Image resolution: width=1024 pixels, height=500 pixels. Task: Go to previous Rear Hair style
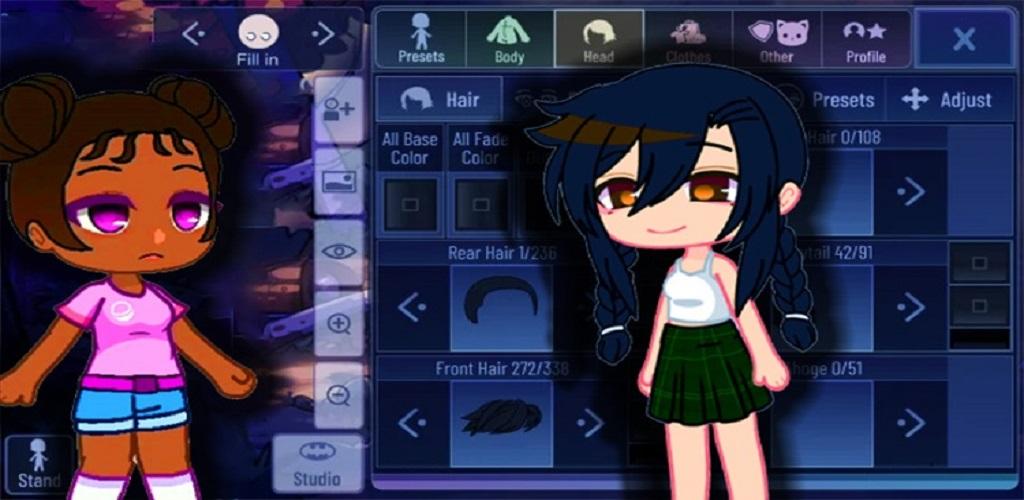412,307
